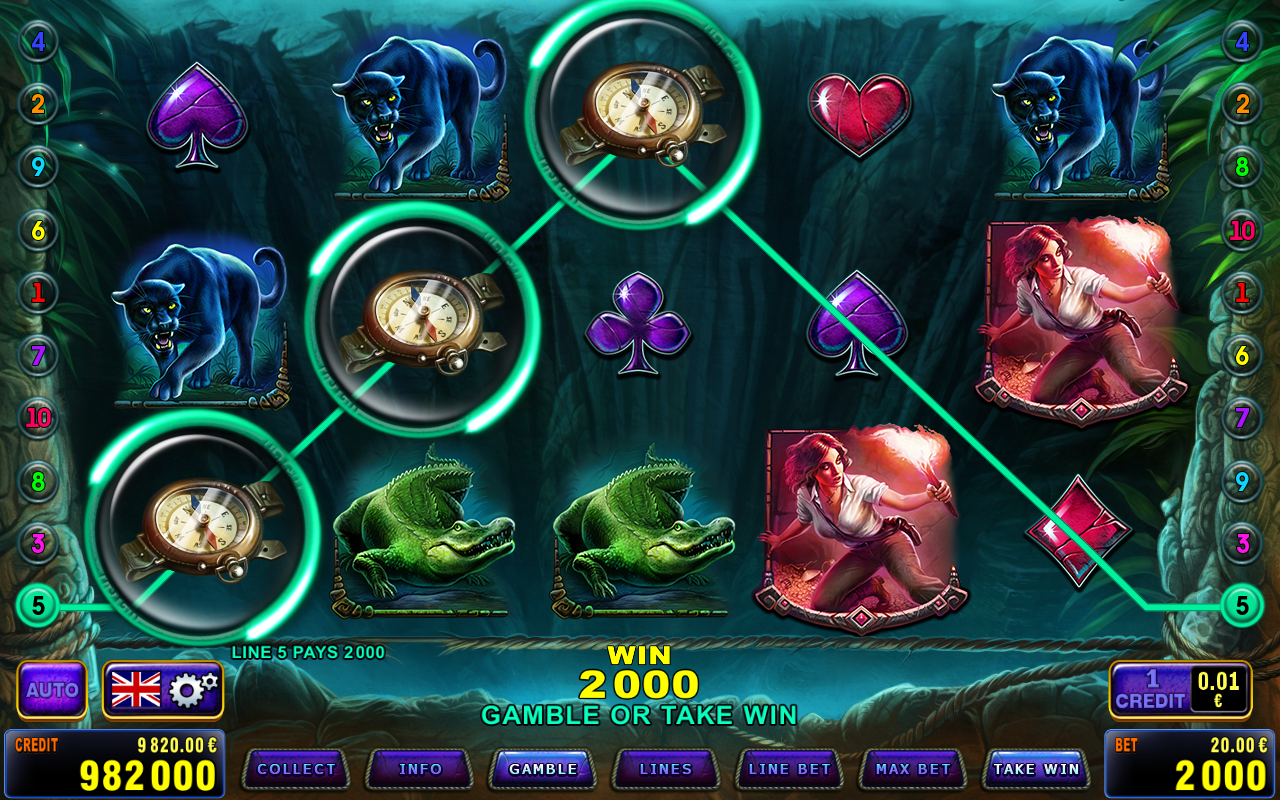This screenshot has width=1280, height=800.
Task: Switch to the GAMBLE feature
Action: (x=543, y=769)
